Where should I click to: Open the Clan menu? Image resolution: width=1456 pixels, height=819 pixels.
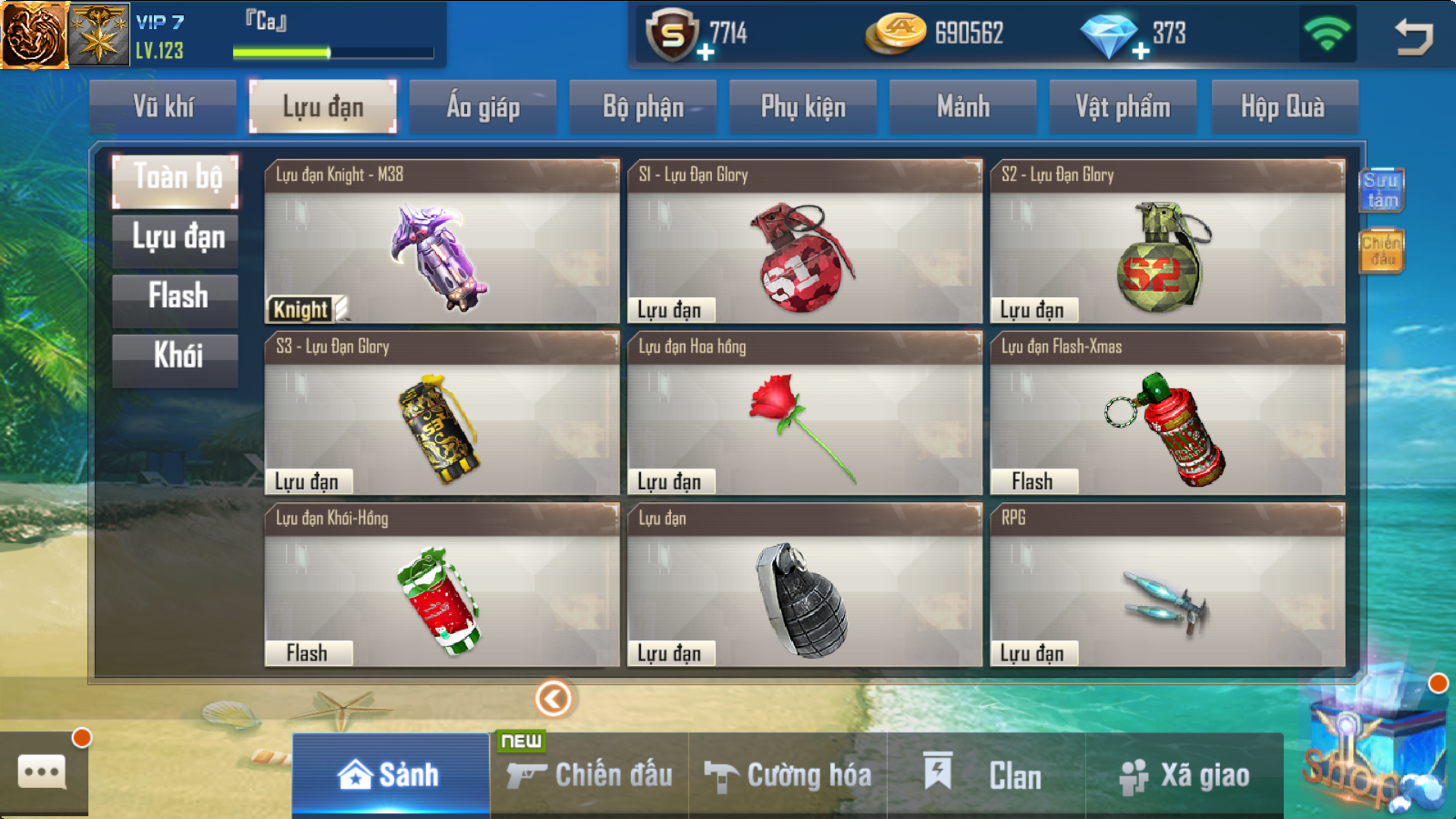coord(986,775)
